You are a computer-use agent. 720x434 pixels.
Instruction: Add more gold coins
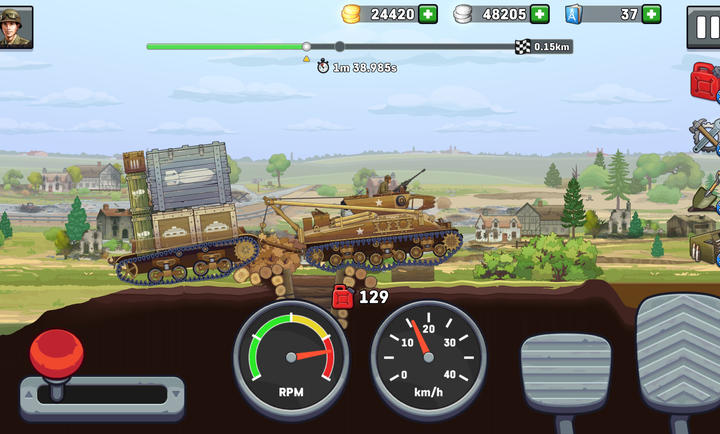point(428,14)
